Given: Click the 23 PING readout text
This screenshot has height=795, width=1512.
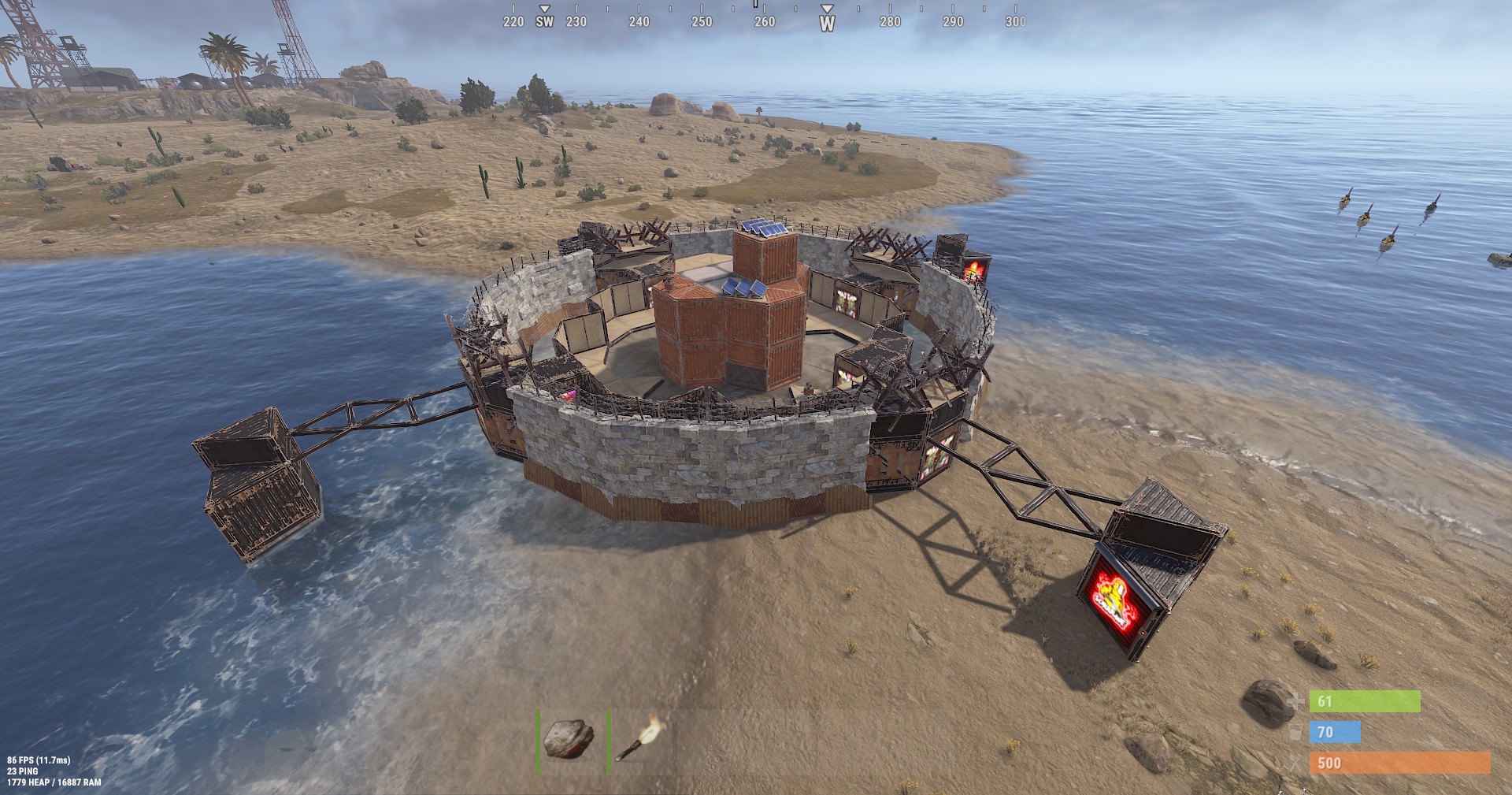Looking at the screenshot, I should pos(24,773).
